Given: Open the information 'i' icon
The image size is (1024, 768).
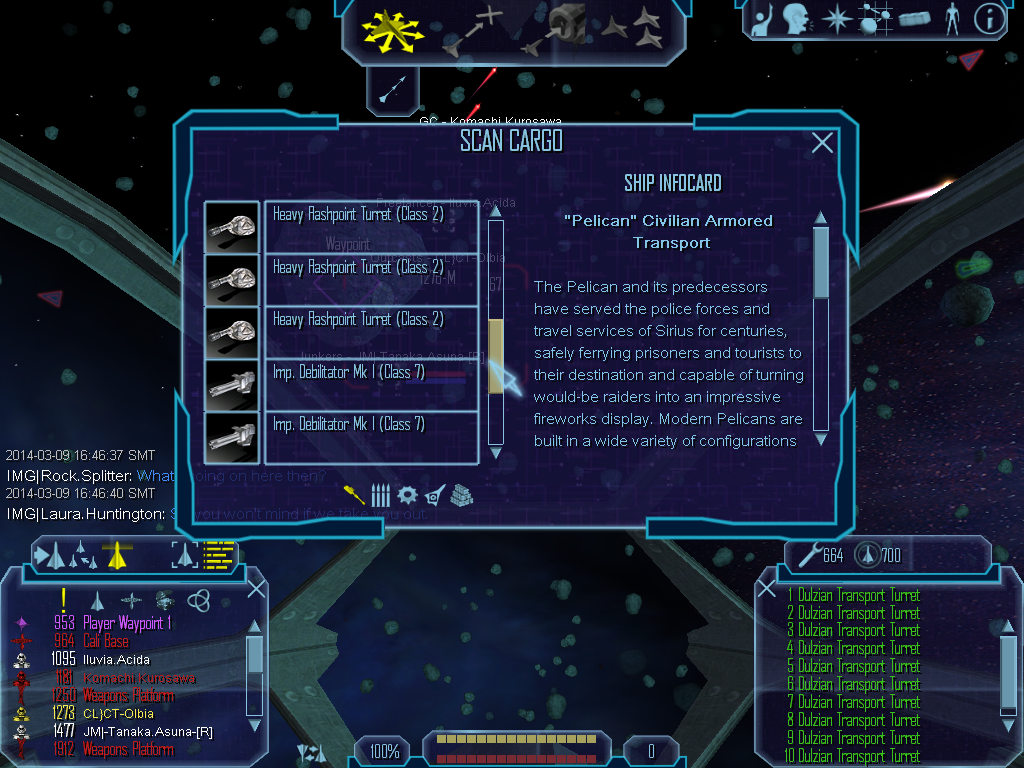Looking at the screenshot, I should [989, 19].
